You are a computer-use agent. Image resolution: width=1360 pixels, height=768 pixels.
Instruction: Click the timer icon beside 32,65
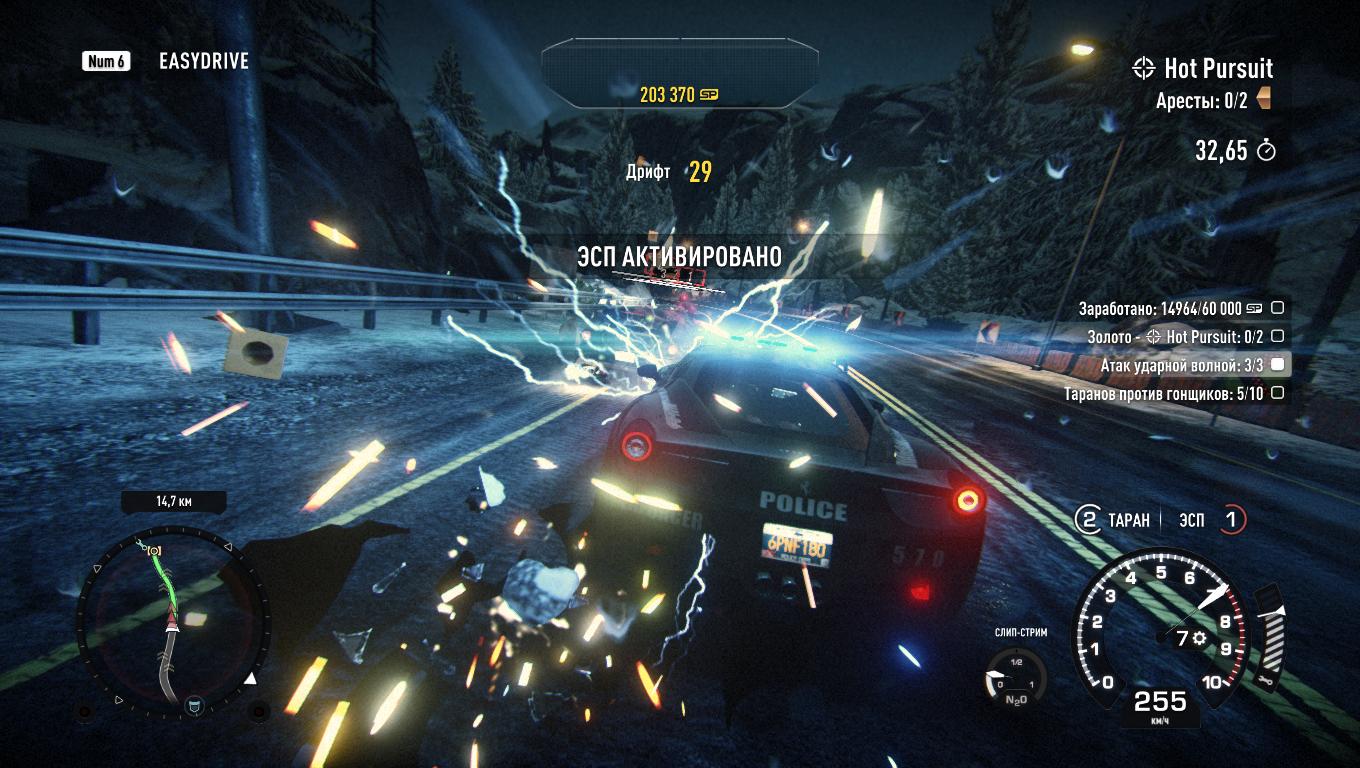click(1264, 152)
